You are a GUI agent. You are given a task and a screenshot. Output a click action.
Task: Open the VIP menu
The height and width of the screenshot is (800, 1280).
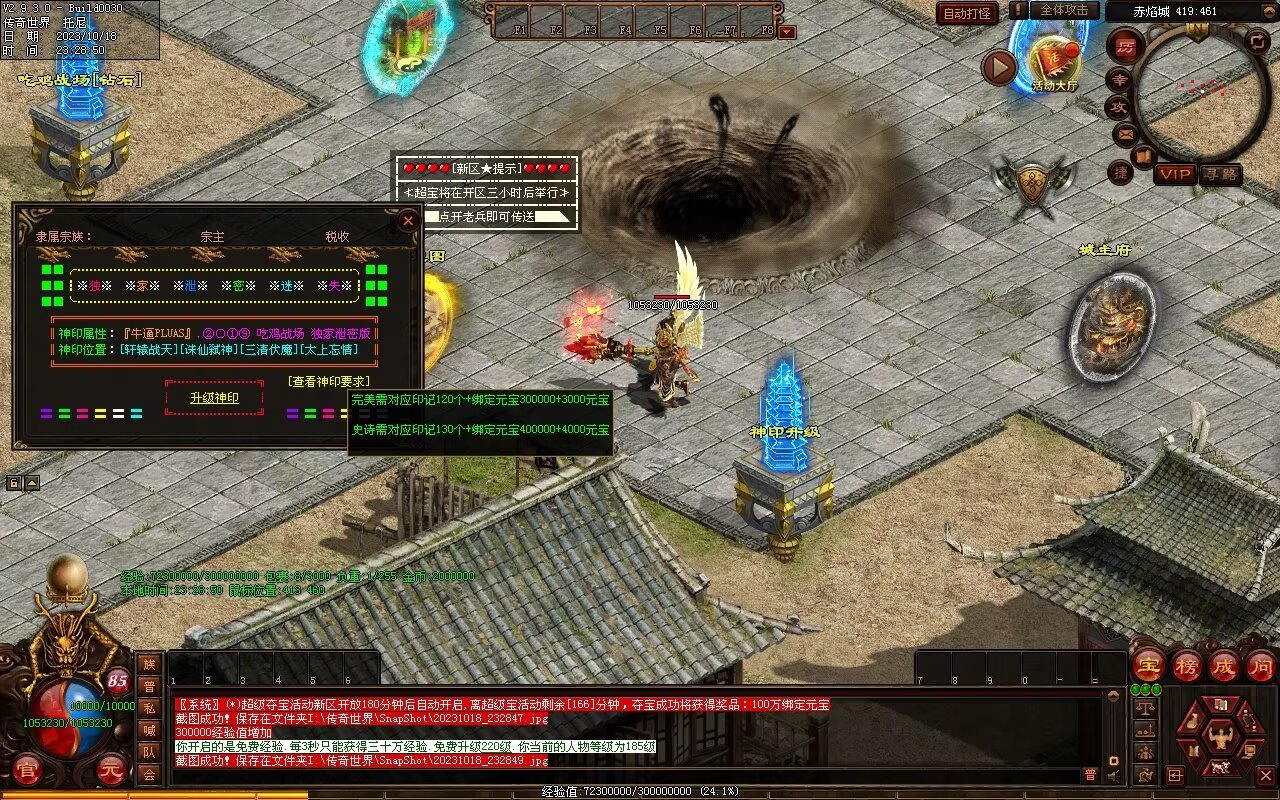click(1175, 174)
